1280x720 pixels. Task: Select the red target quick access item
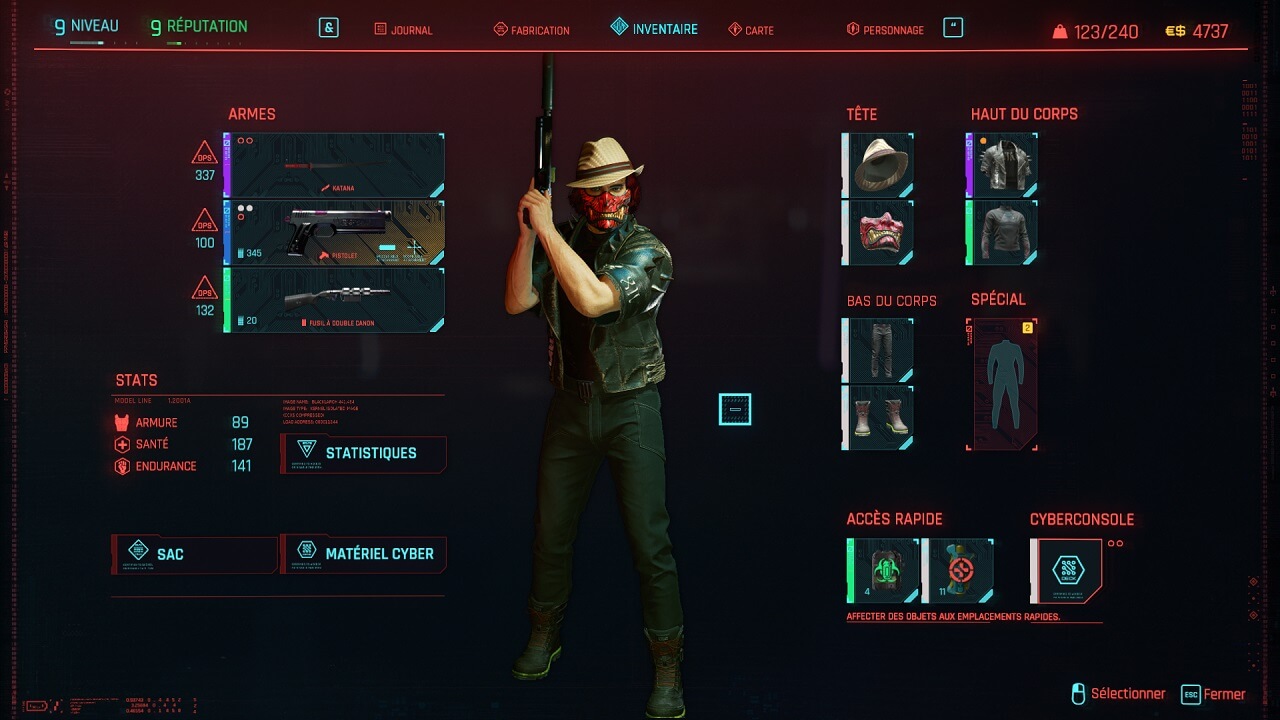coord(959,571)
